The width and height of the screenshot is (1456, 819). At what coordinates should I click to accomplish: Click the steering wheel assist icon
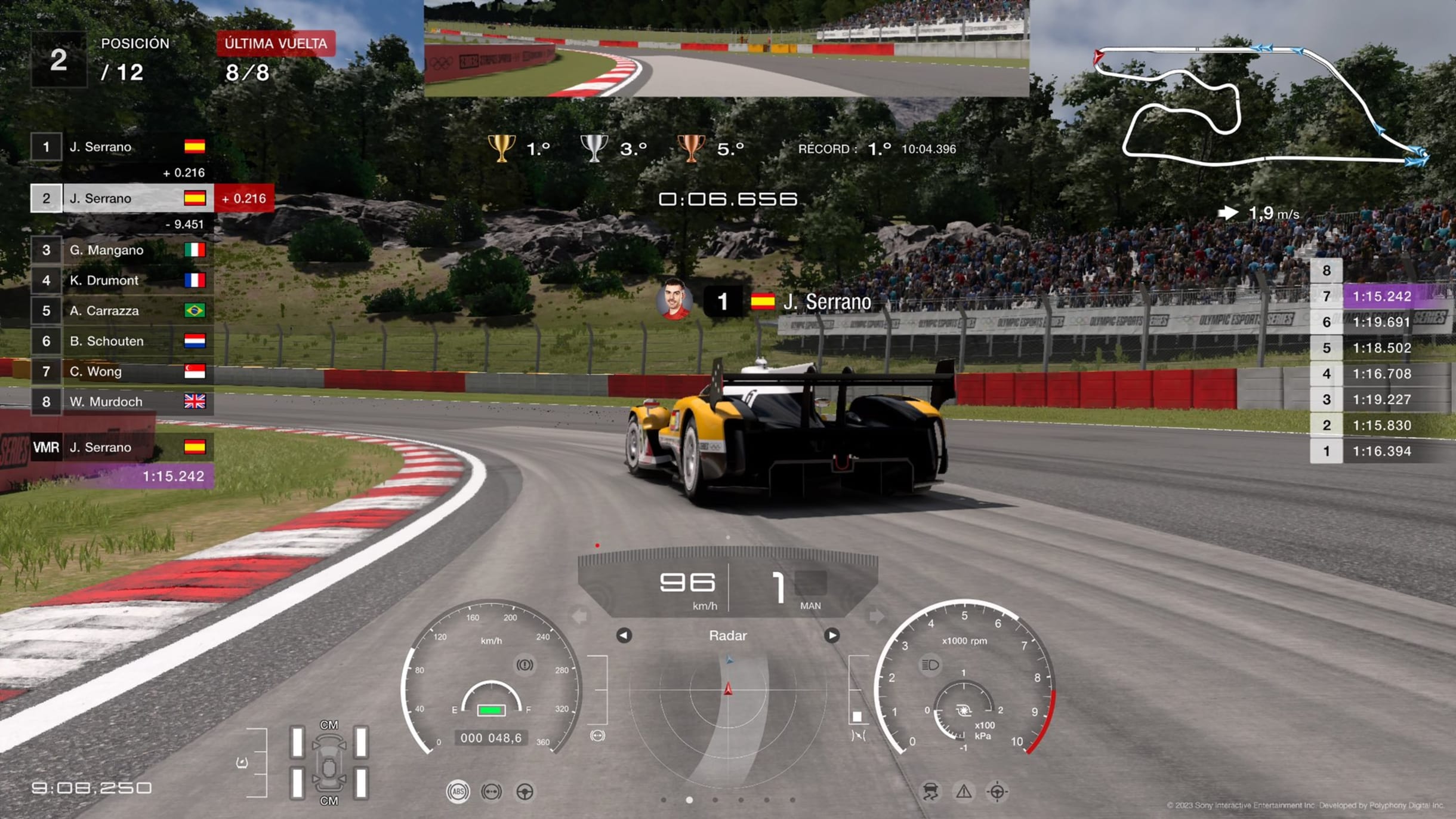point(525,792)
